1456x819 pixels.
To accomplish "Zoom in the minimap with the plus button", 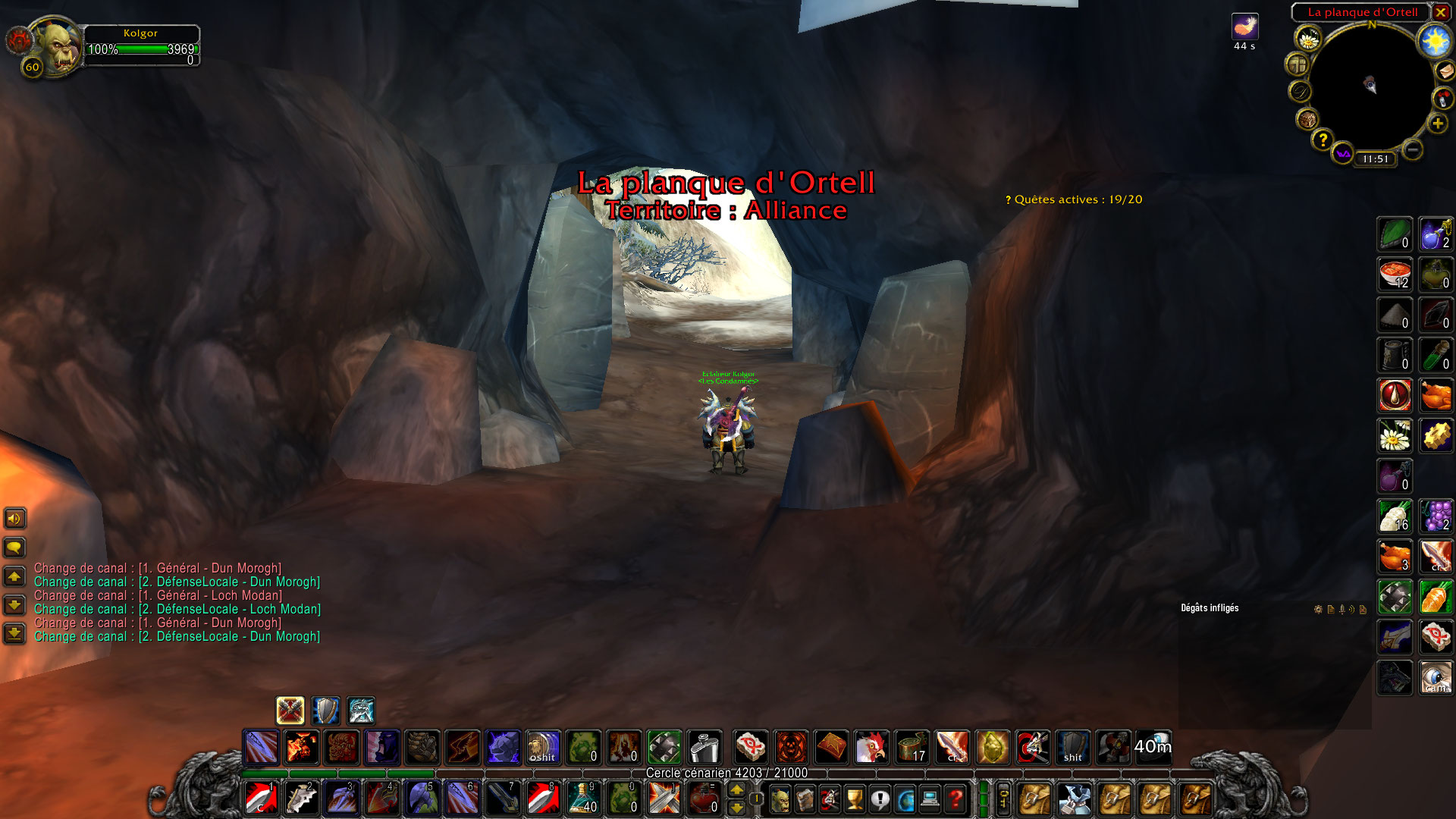I will tap(1437, 124).
